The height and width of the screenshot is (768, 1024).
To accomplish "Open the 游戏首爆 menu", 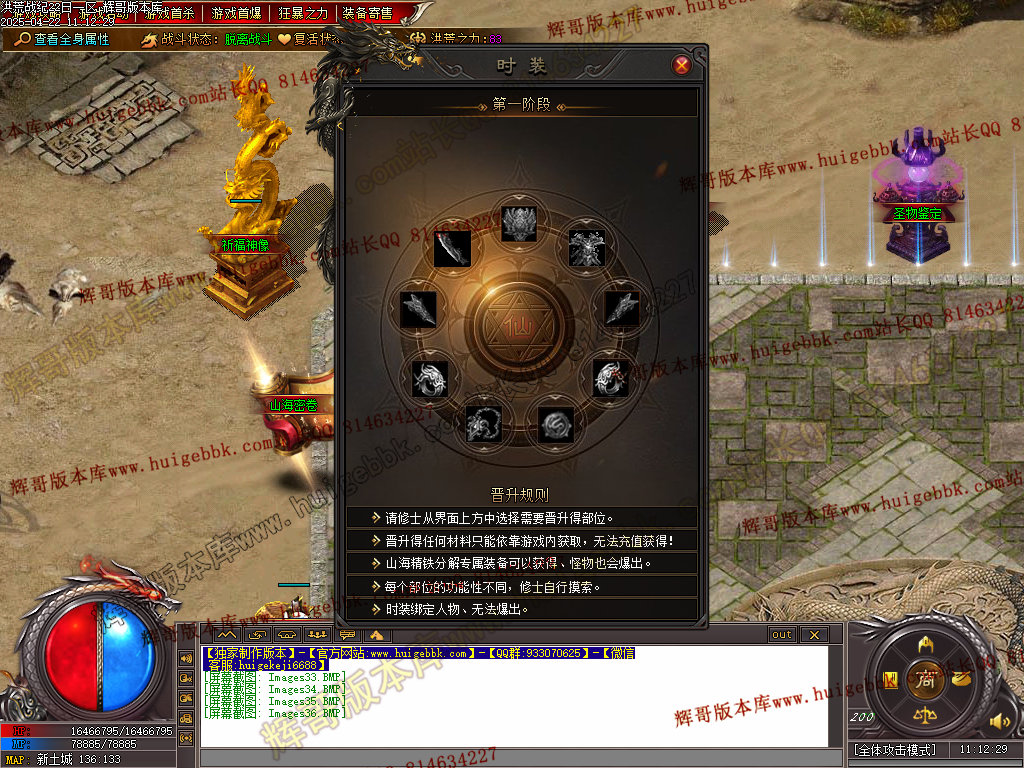I will [x=237, y=13].
